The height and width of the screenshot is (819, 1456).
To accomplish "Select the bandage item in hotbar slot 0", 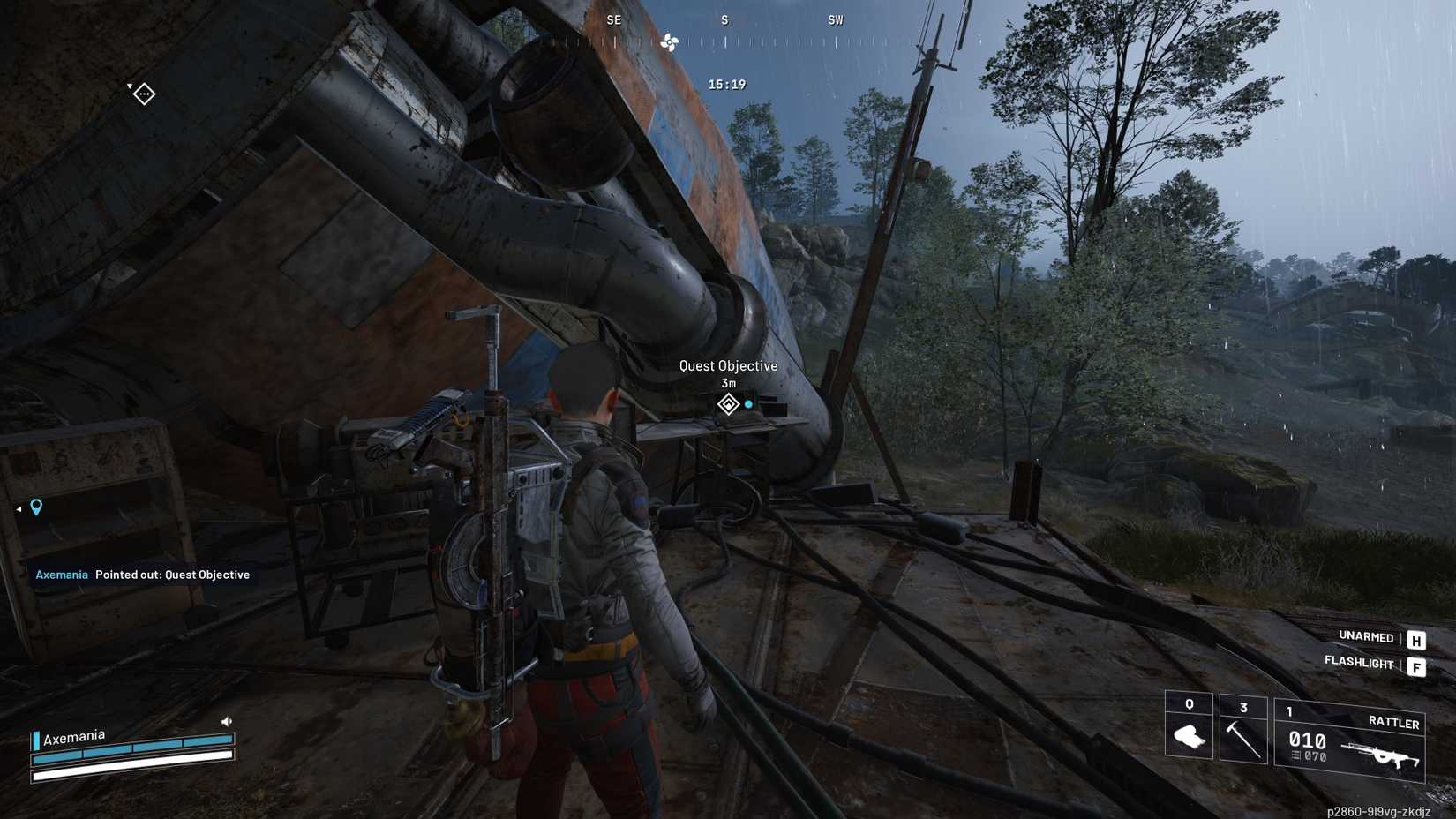I will pyautogui.click(x=1189, y=735).
